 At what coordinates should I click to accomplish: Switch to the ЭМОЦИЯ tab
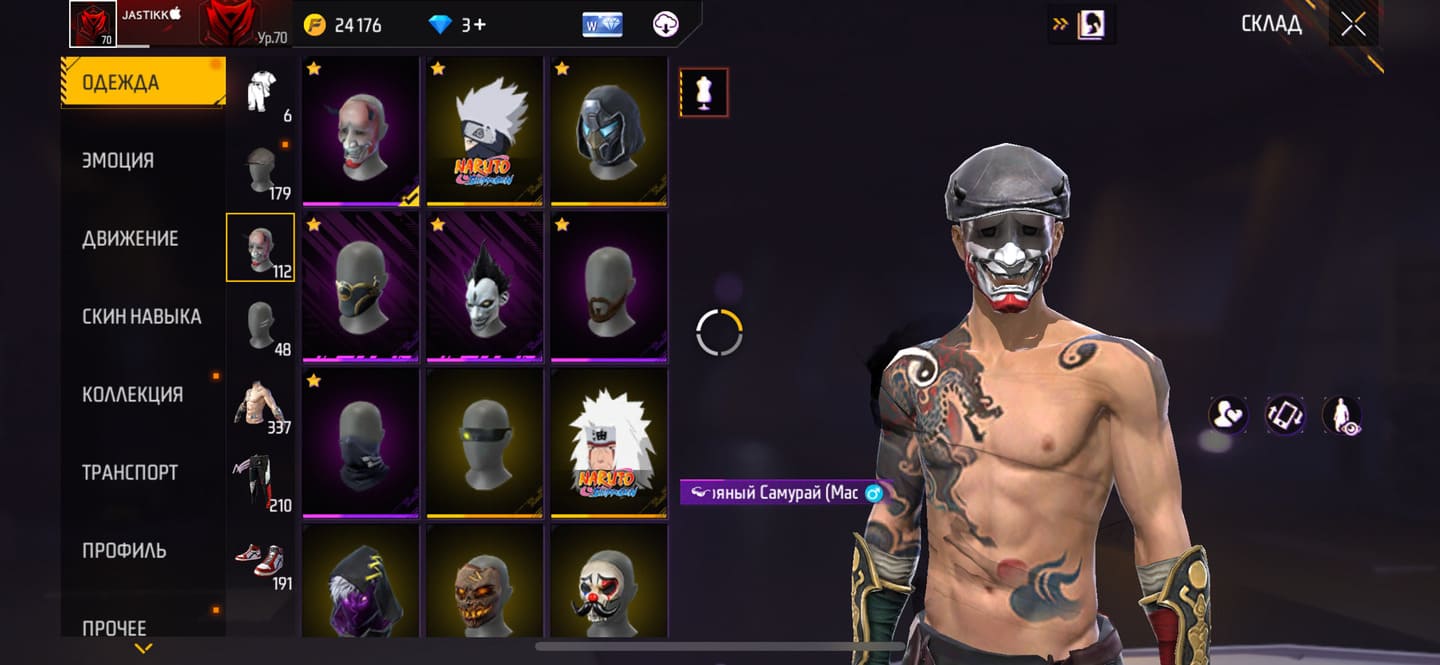[x=118, y=161]
